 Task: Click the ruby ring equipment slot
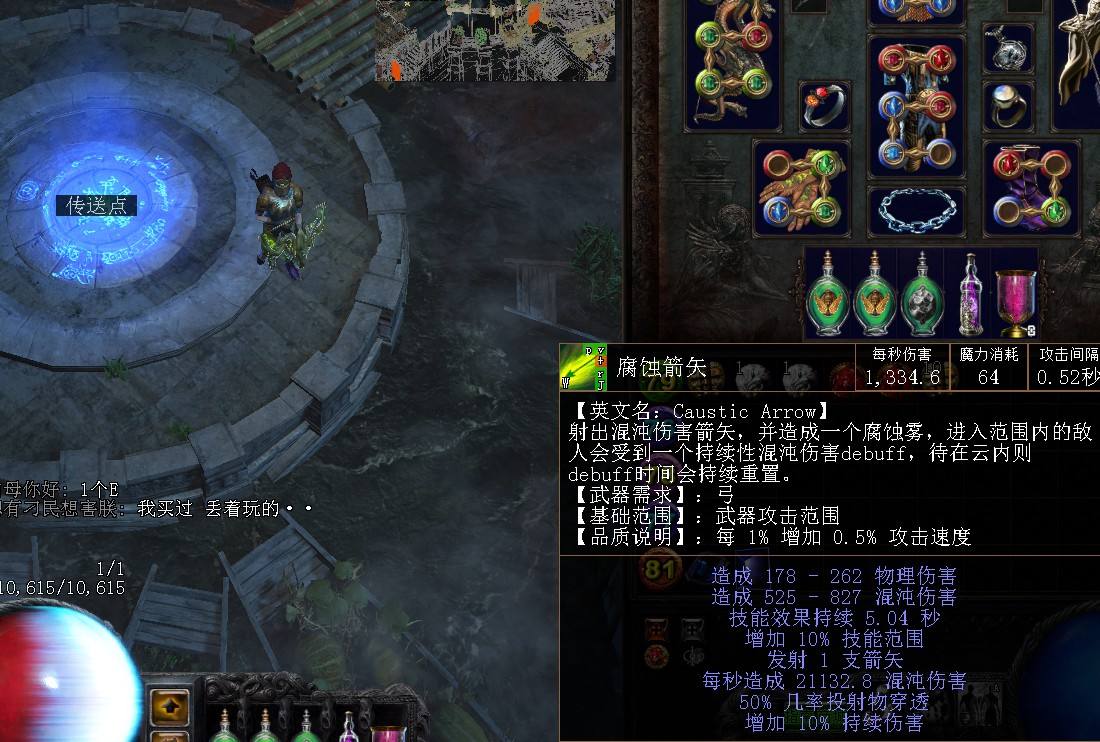click(x=825, y=105)
